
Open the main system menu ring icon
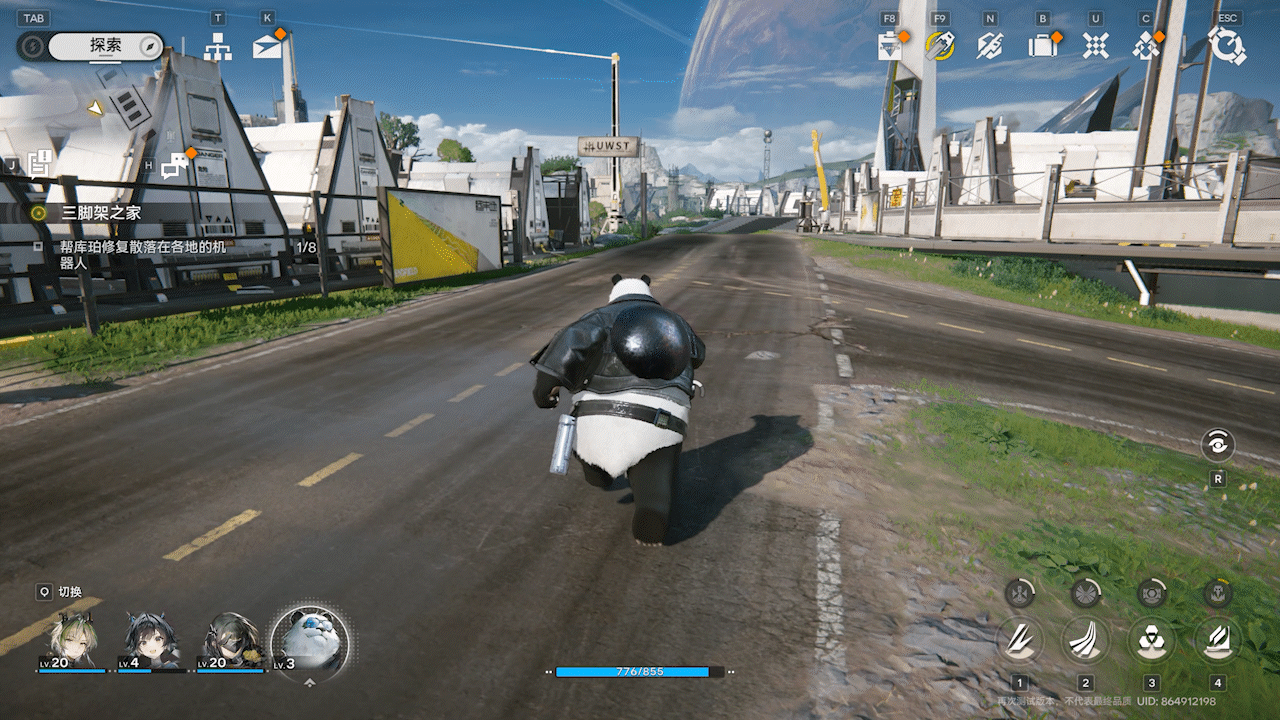click(1226, 46)
